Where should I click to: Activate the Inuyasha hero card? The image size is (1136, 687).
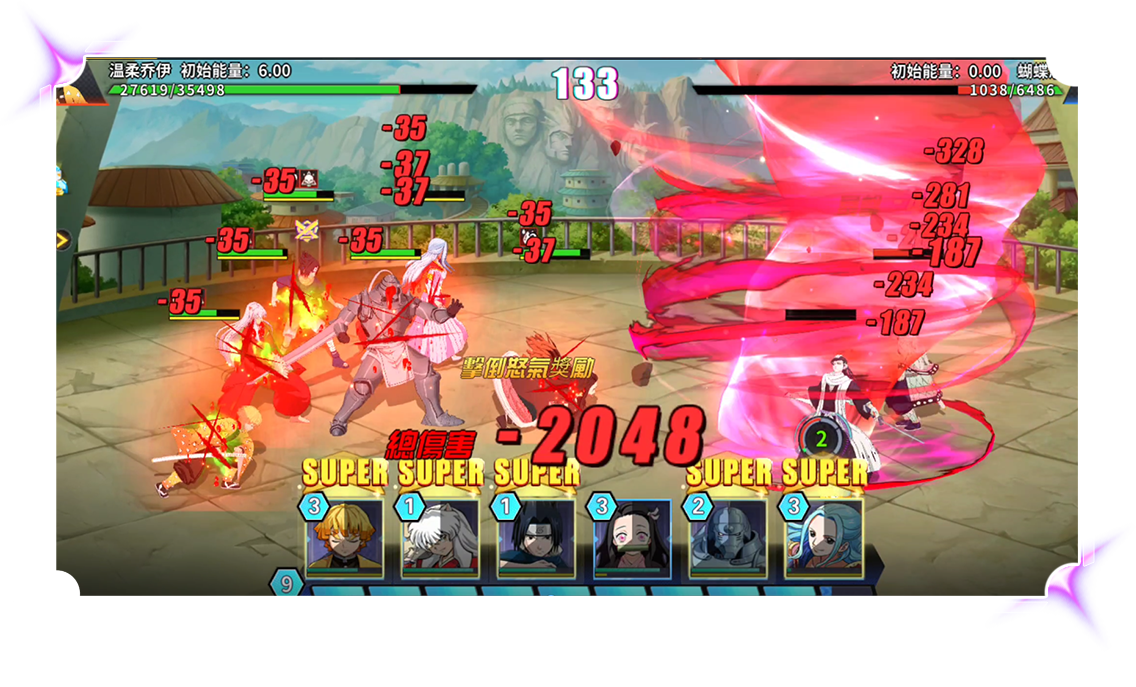(x=440, y=538)
